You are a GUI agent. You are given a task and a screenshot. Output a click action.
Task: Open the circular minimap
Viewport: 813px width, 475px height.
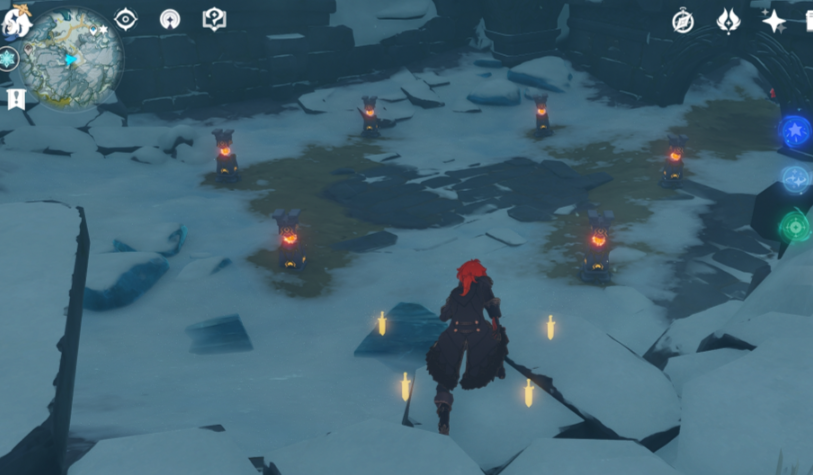(x=72, y=58)
